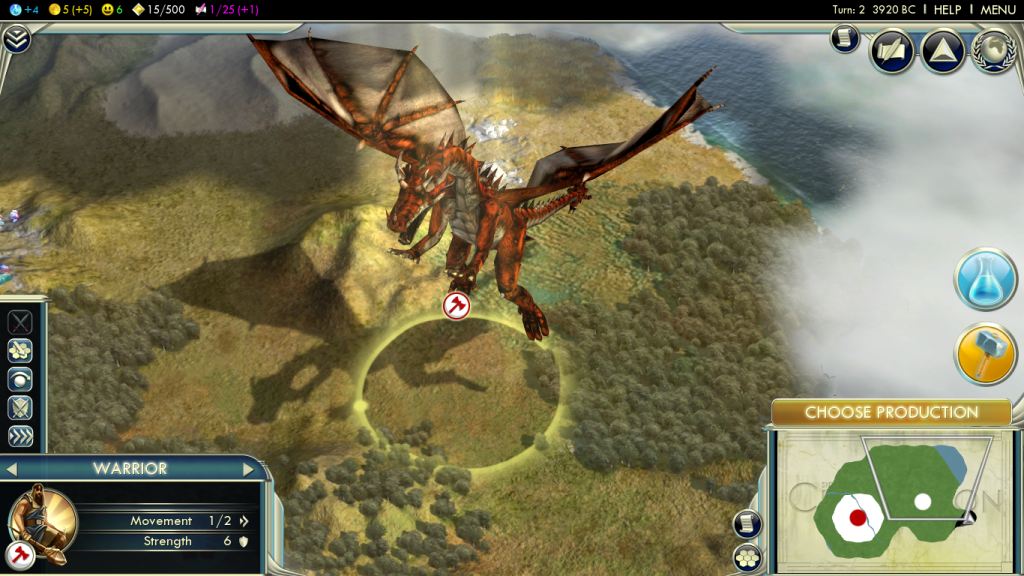Select the previous unit arrow beside WARRIOR

pyautogui.click(x=12, y=469)
